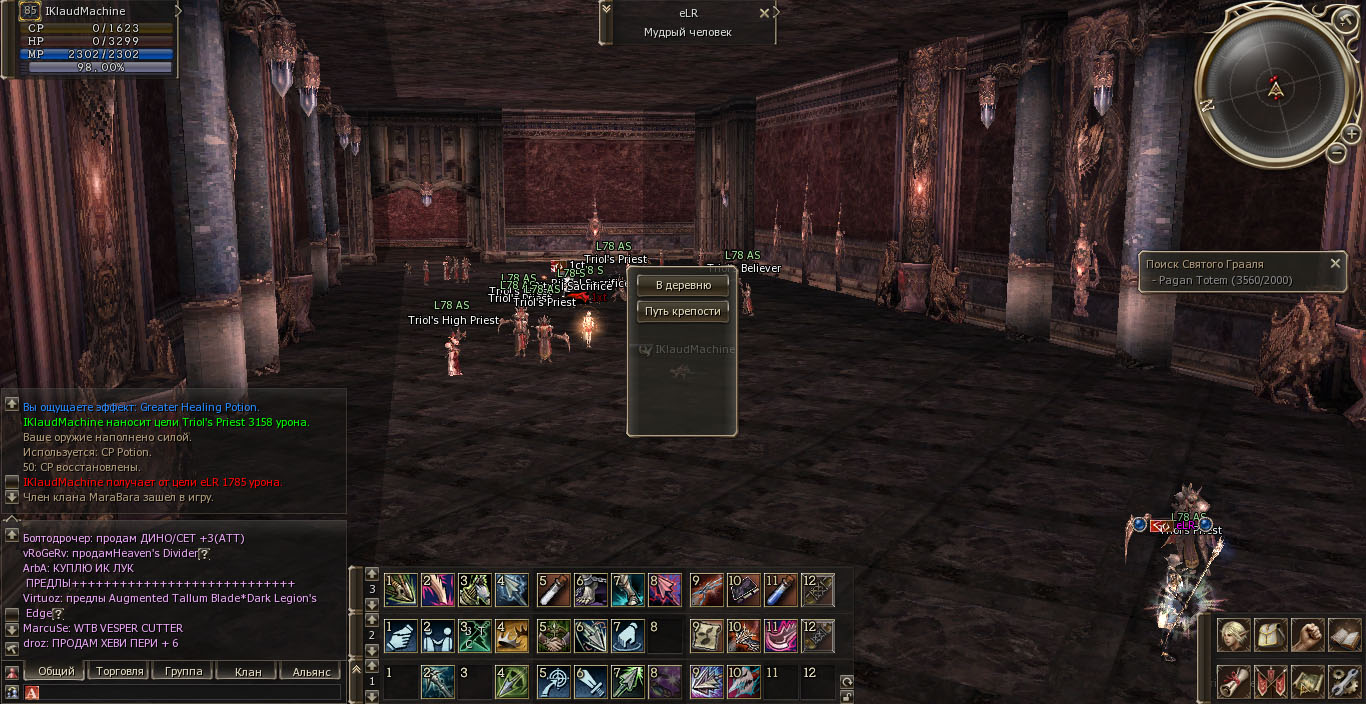Open the skills book icon

tap(1344, 636)
